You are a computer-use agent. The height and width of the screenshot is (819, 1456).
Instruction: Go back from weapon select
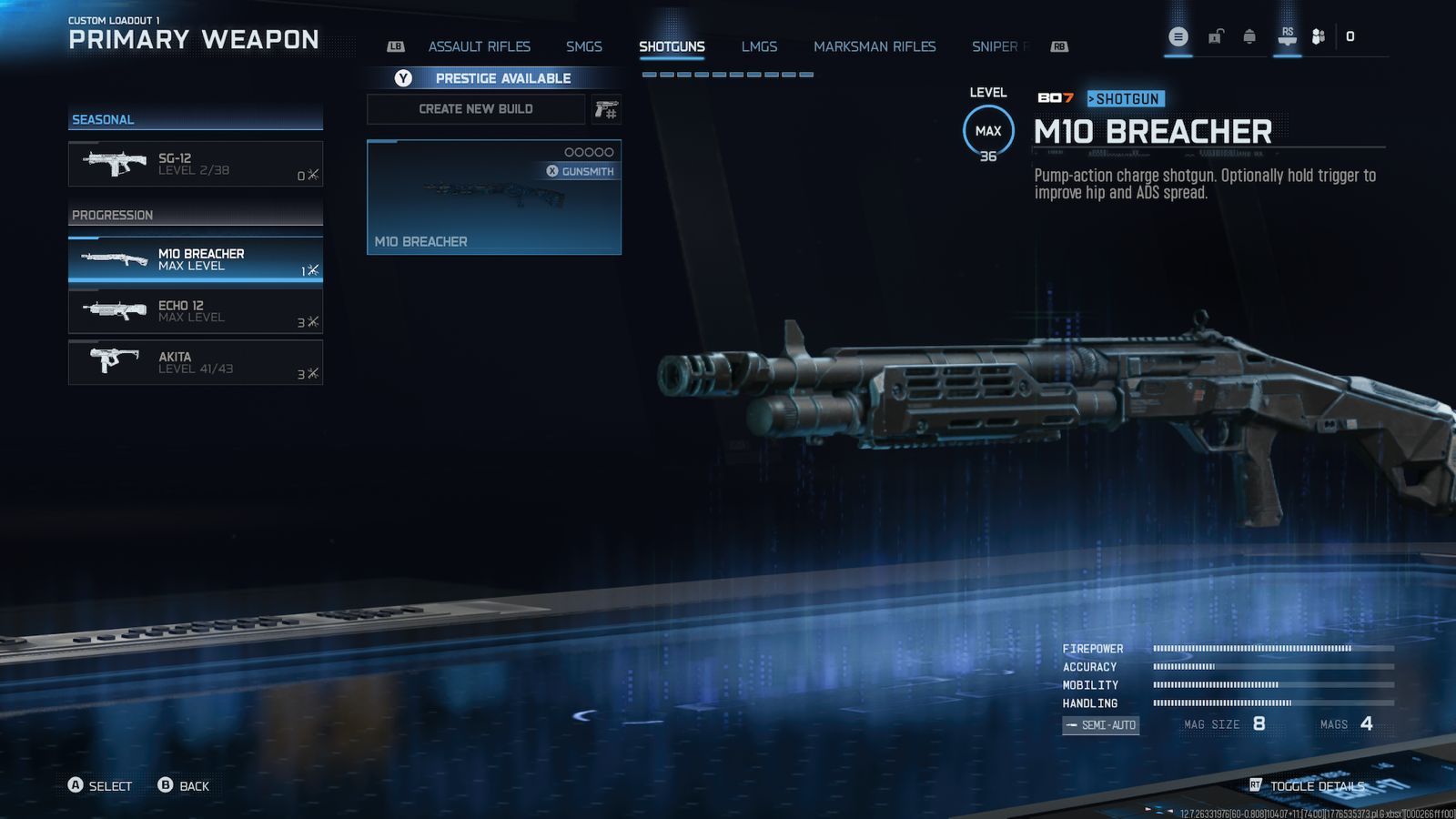pos(184,786)
